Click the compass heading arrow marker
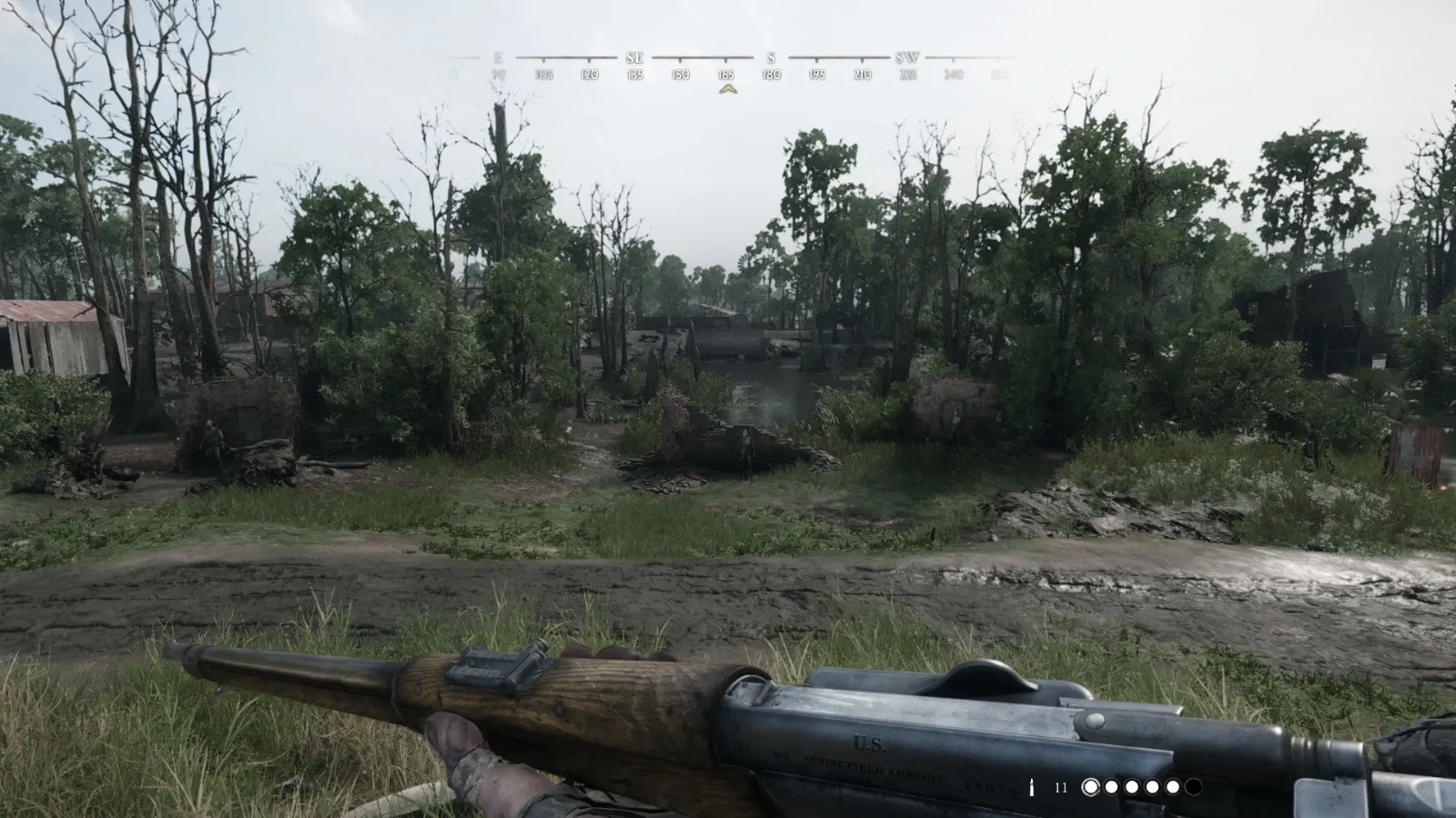The image size is (1456, 818). [x=728, y=87]
